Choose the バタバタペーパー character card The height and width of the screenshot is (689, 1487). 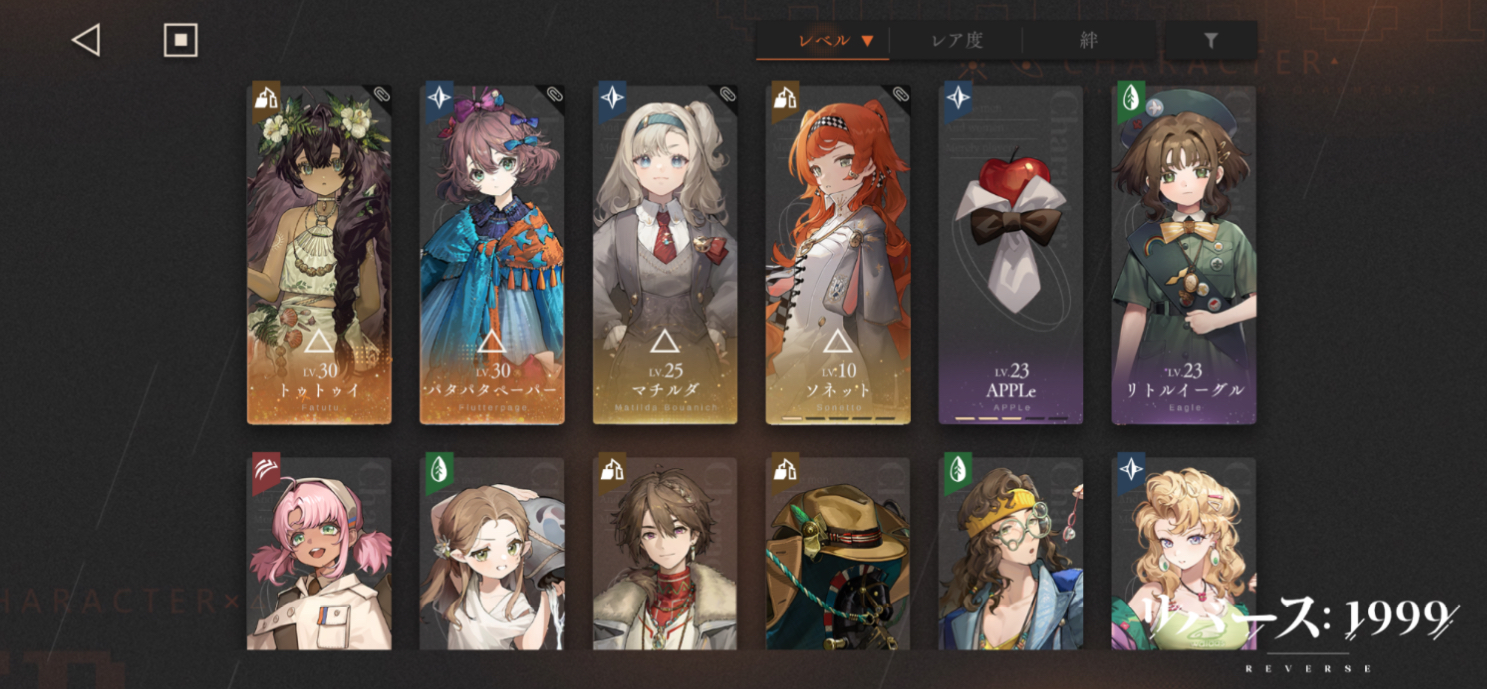coord(492,255)
